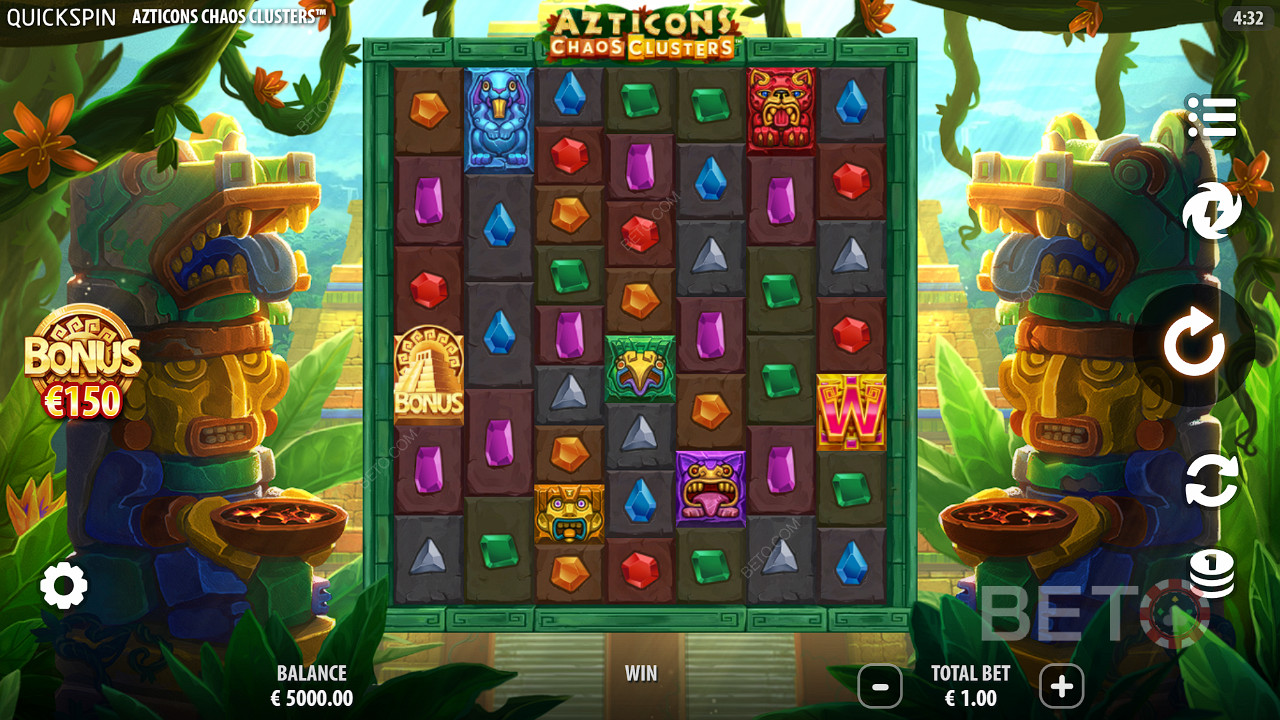Spin the reels with the circular arrow button

coord(1193,346)
